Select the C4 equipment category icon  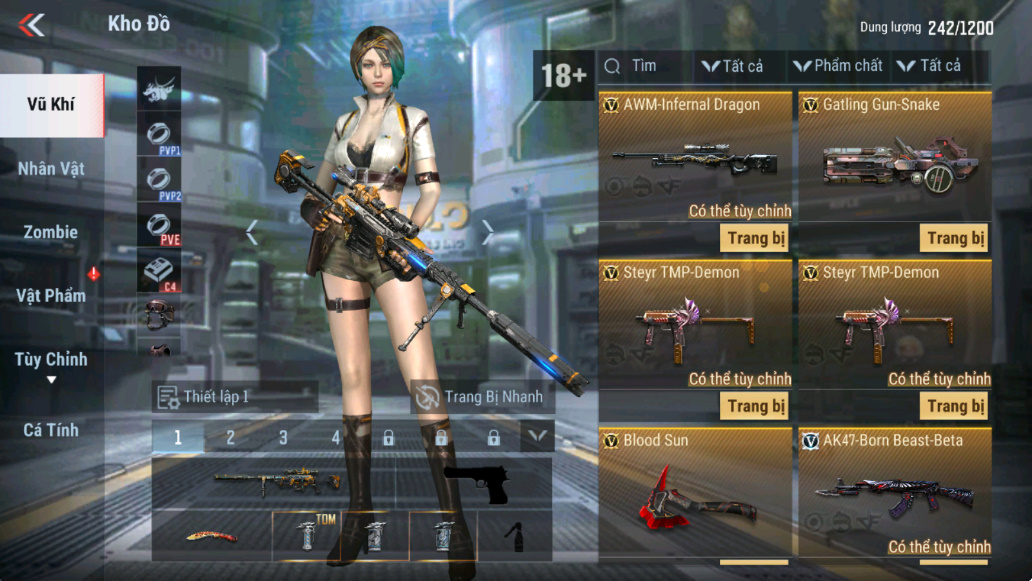(159, 271)
